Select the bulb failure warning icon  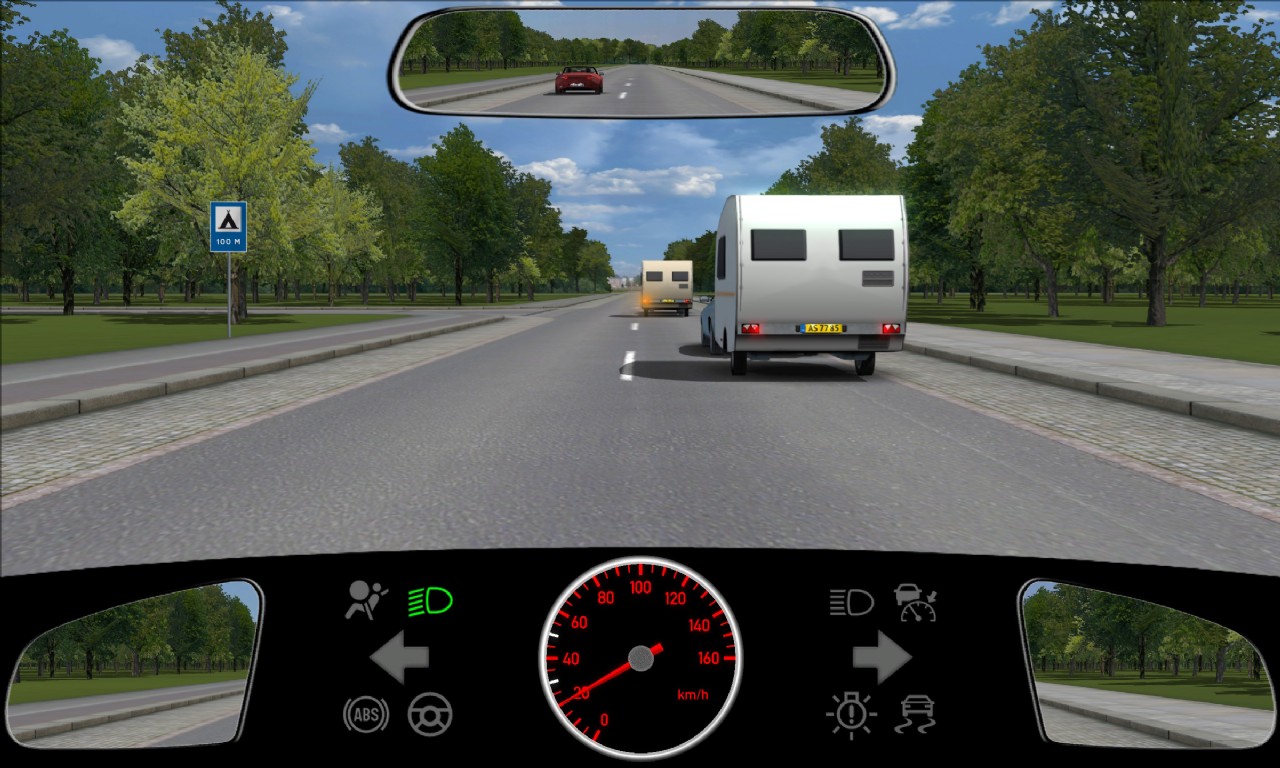tap(851, 714)
